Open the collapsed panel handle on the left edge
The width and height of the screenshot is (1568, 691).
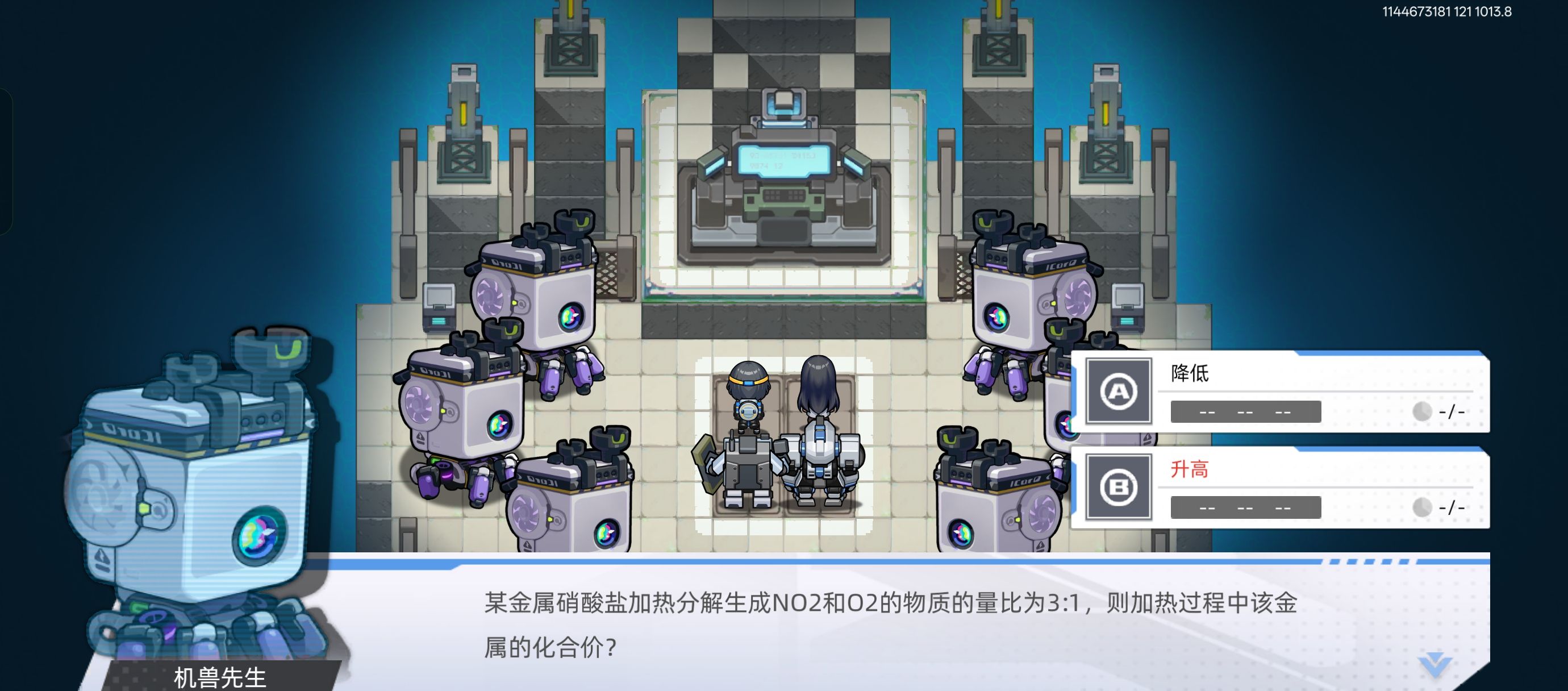coord(5,159)
